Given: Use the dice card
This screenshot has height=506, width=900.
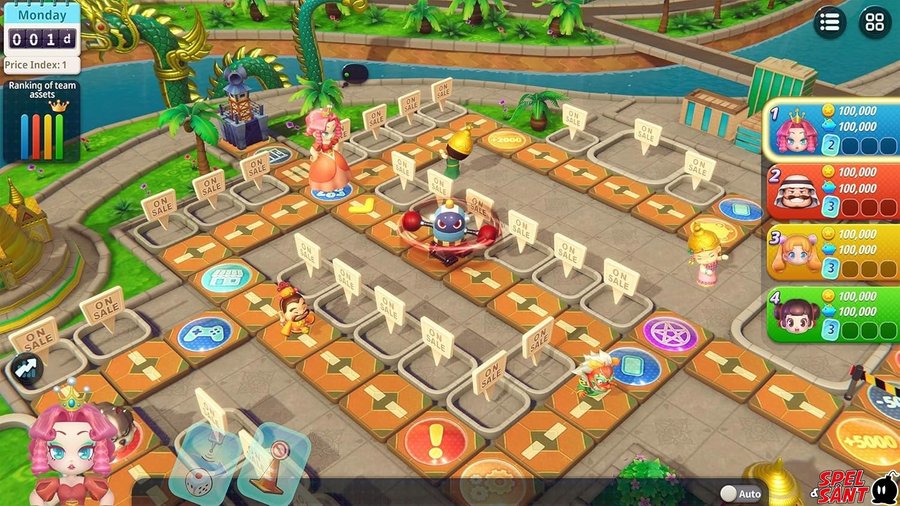Looking at the screenshot, I should click(x=200, y=464).
